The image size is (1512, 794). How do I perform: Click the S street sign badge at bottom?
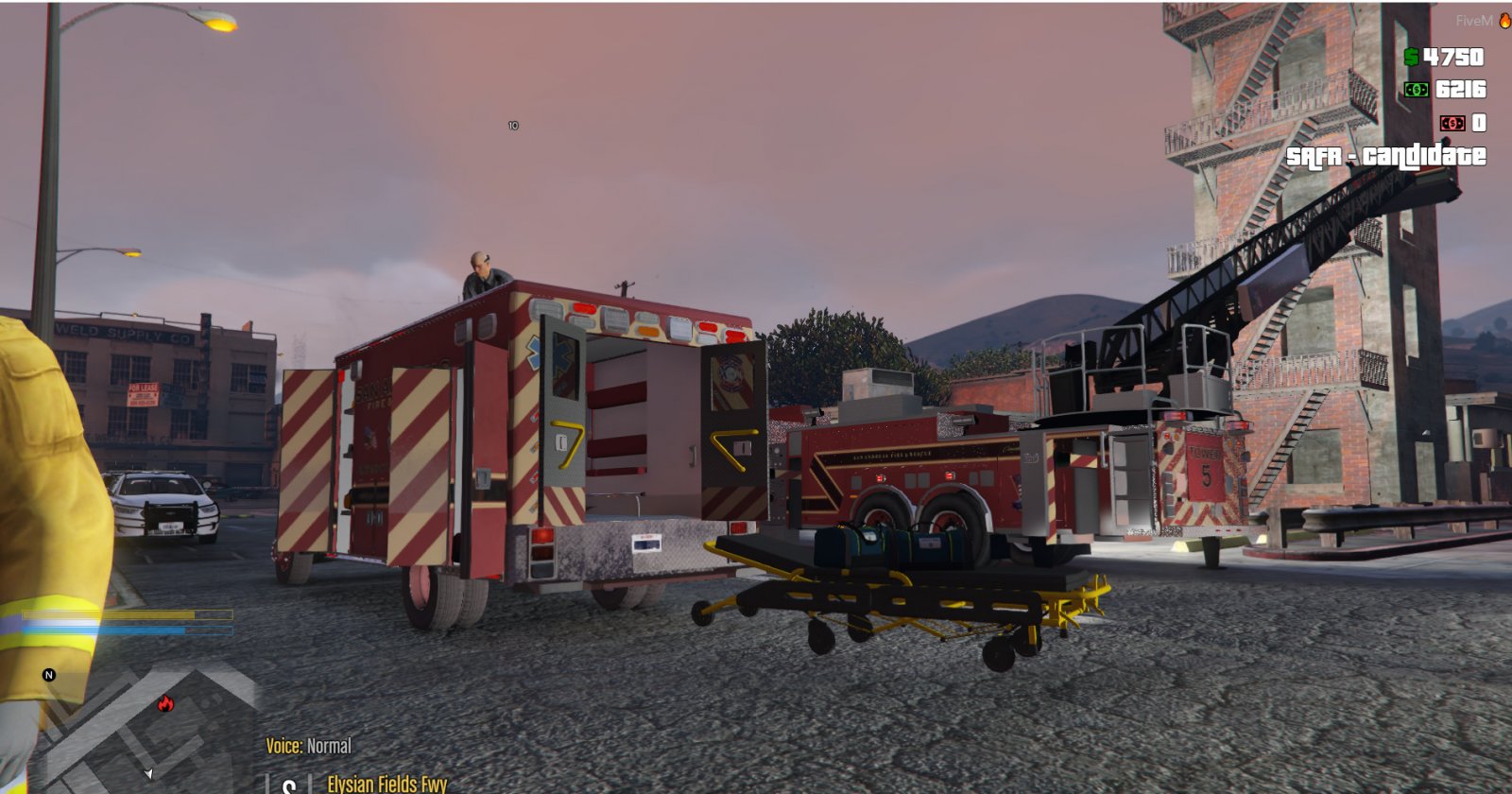tap(288, 785)
